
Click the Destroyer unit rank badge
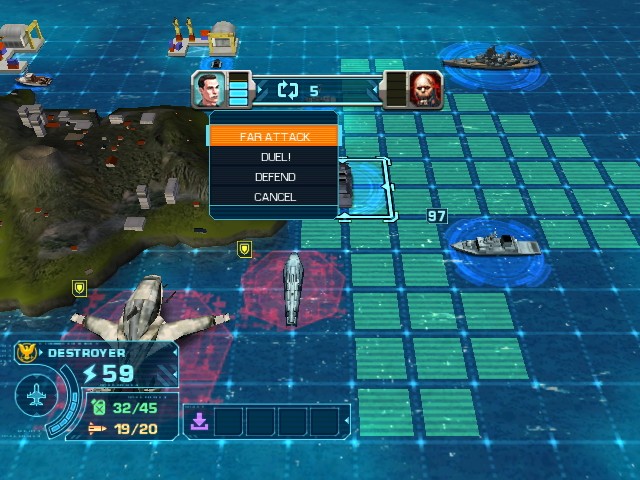click(27, 353)
